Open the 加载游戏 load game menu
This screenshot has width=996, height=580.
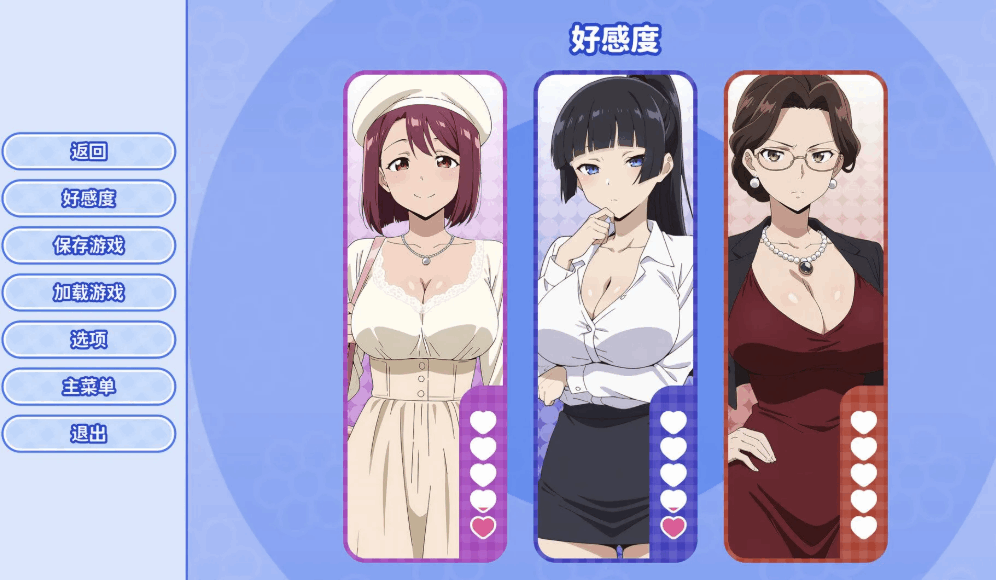click(89, 293)
